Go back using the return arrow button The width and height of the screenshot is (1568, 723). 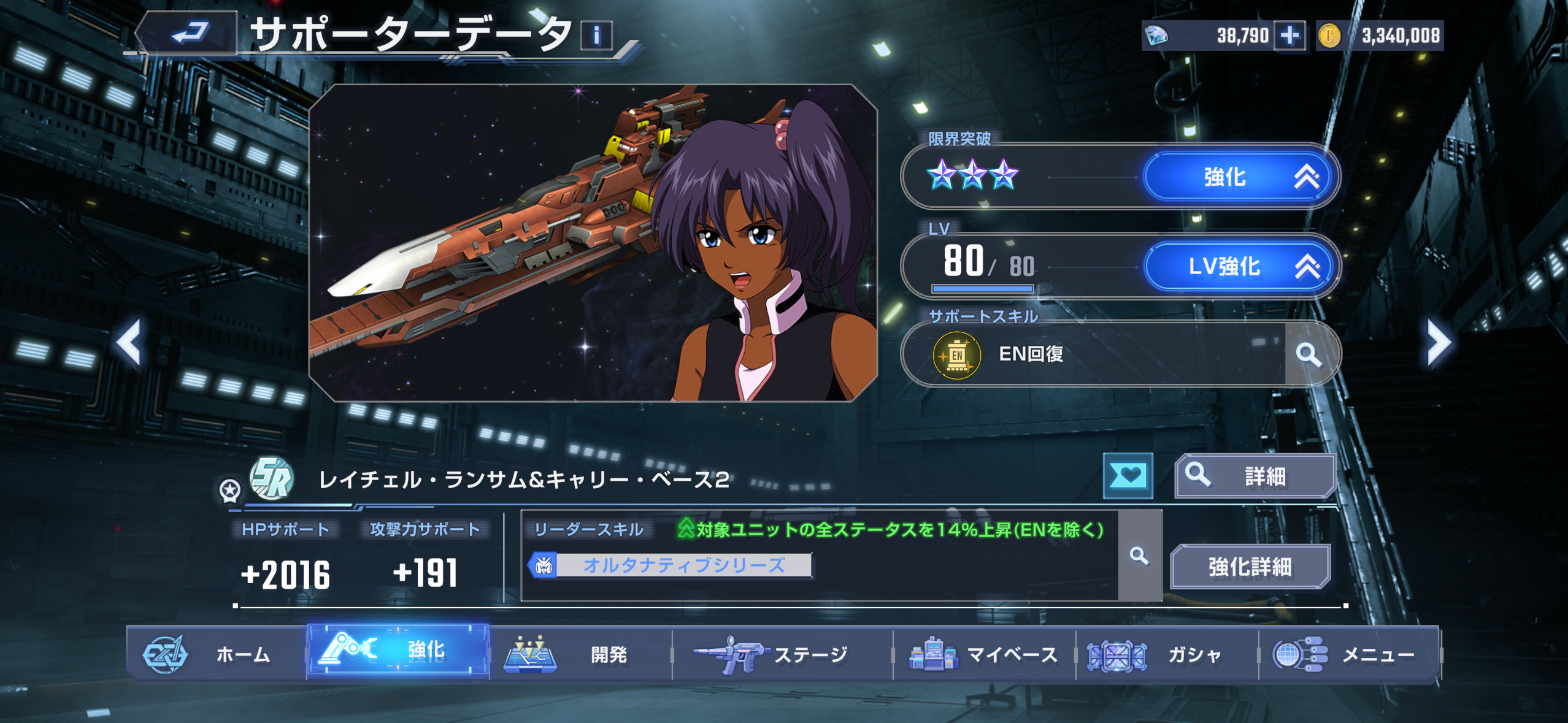pos(188,33)
